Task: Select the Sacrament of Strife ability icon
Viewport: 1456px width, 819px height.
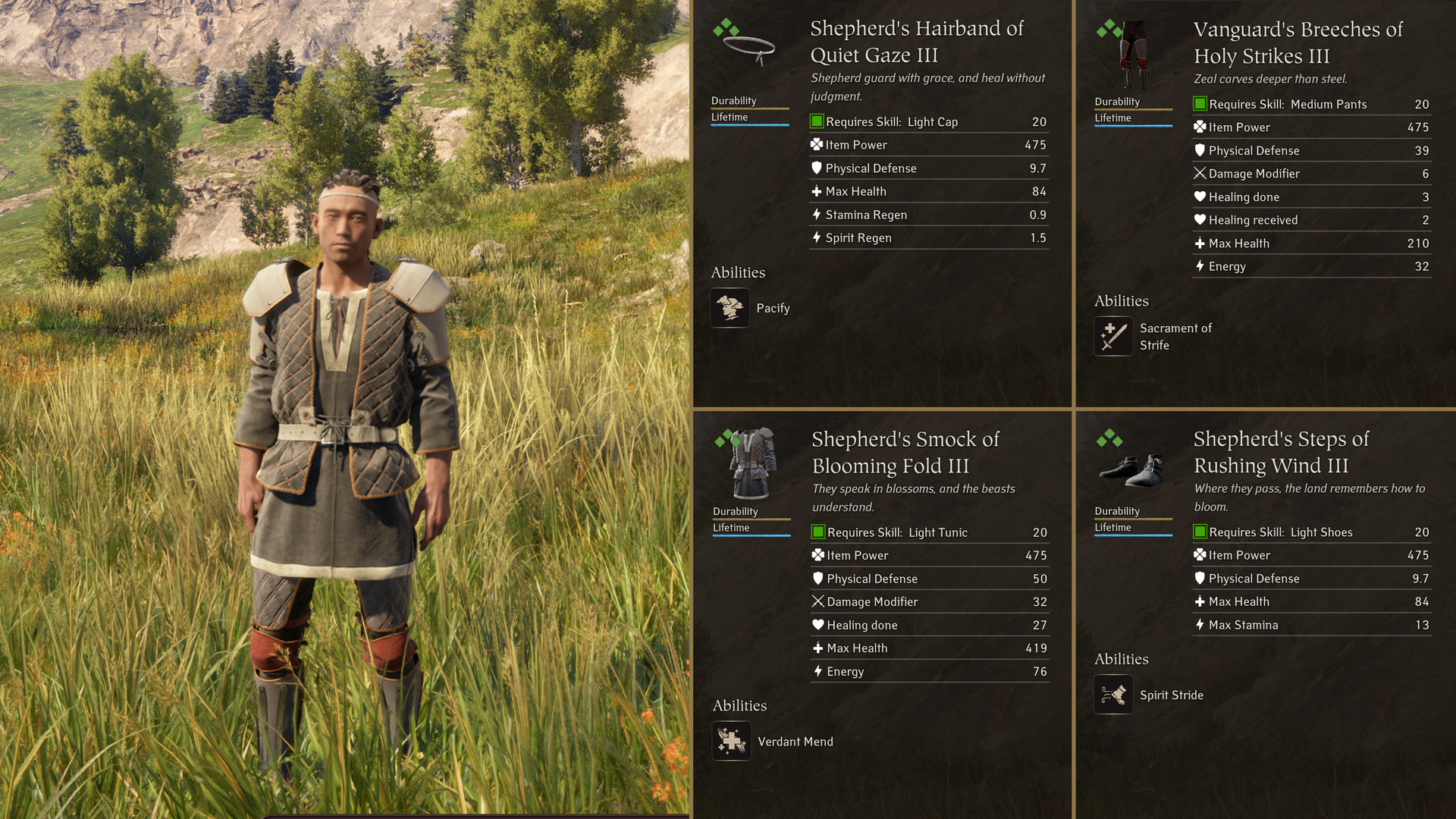Action: tap(1113, 336)
